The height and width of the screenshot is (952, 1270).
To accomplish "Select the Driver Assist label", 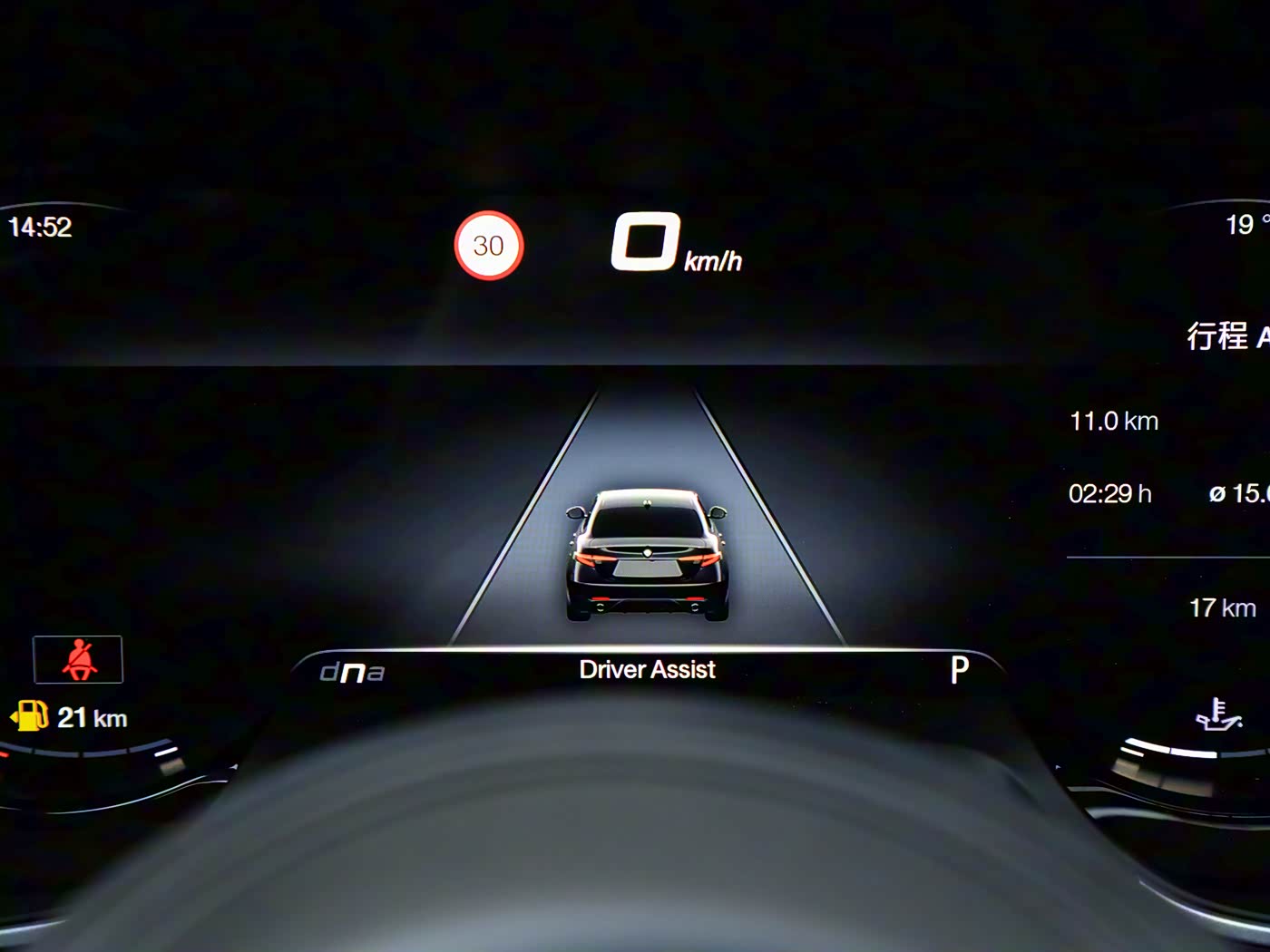I will (647, 670).
